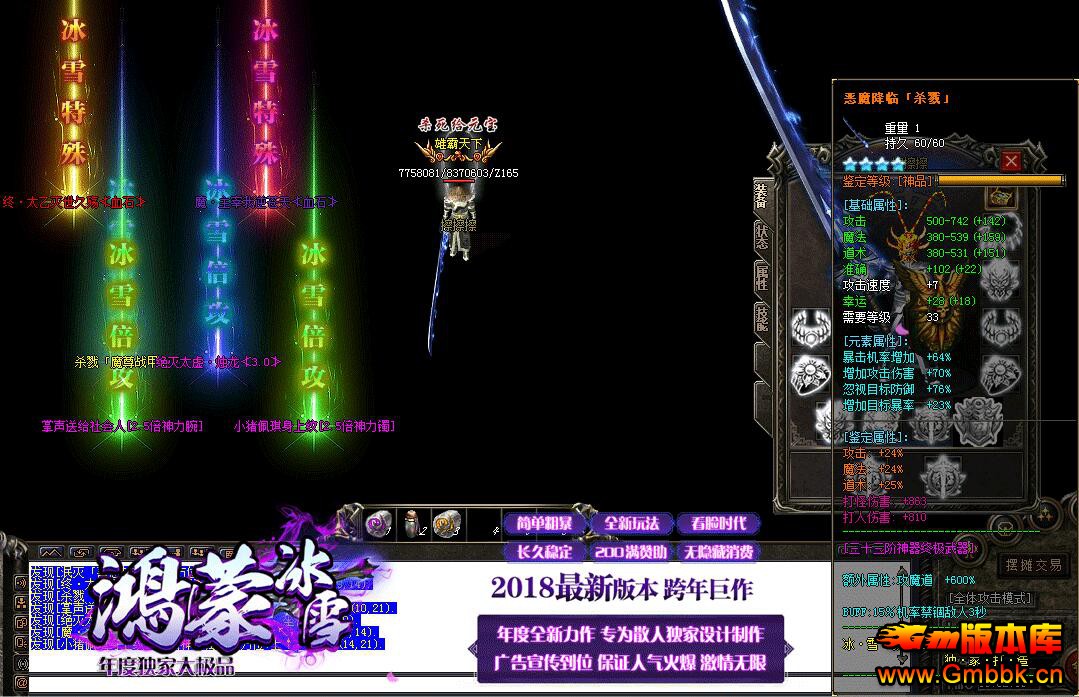Click the 无隐藏消费 banner button
This screenshot has height=697, width=1079.
pos(717,551)
